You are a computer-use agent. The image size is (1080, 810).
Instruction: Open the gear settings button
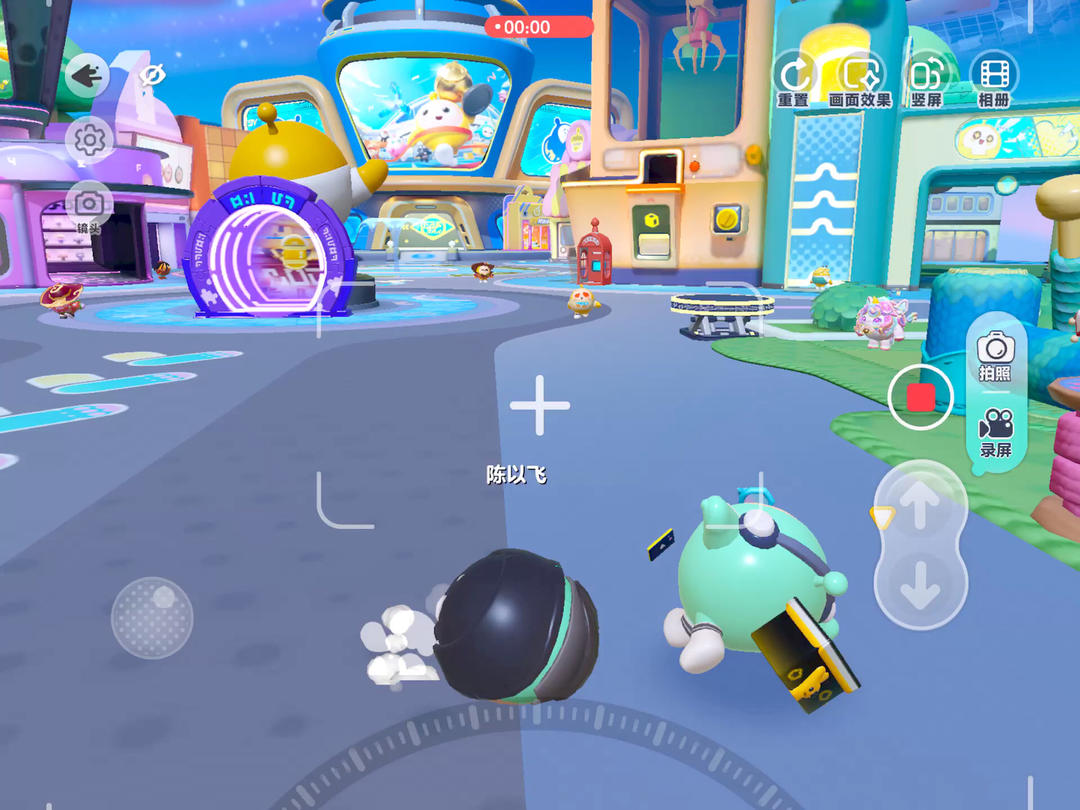tap(89, 140)
